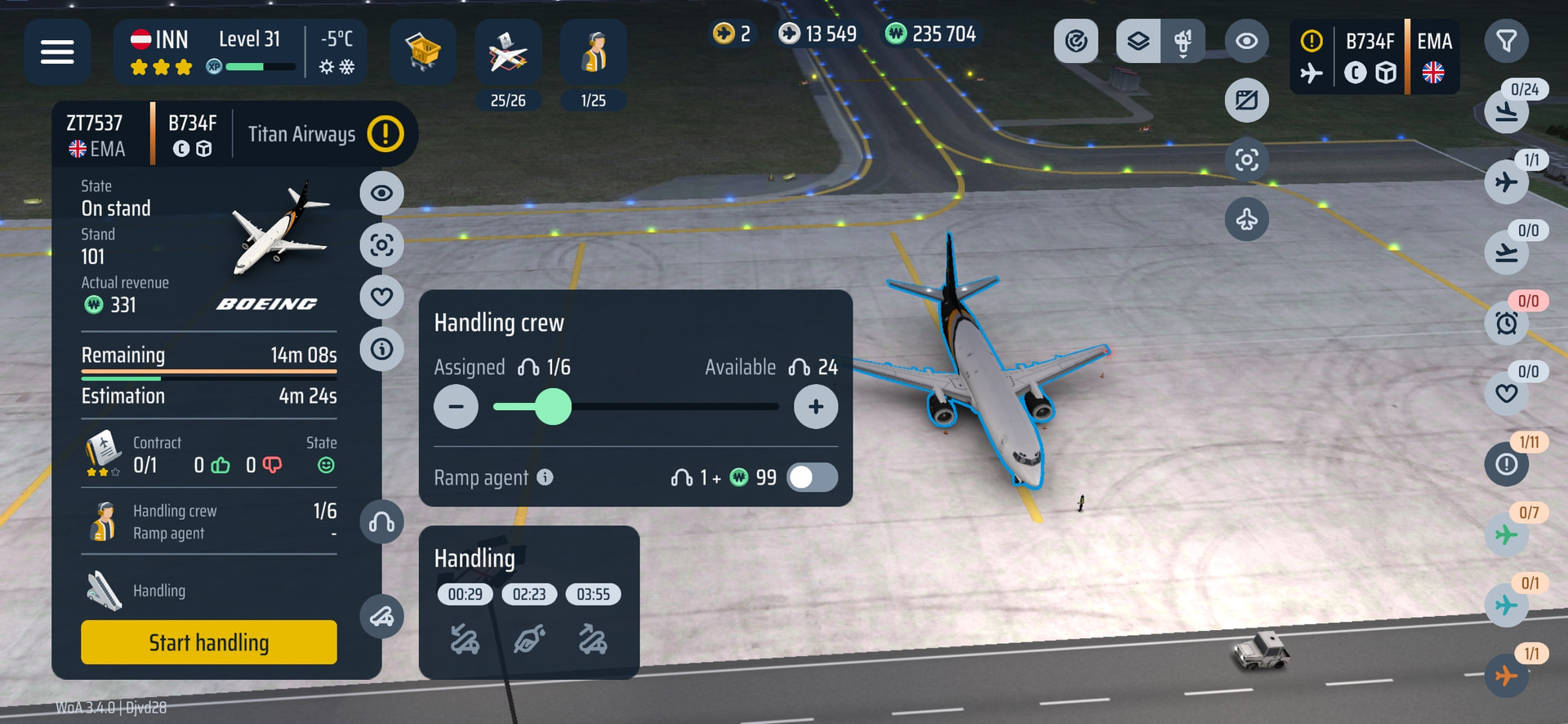Click the Ramp agent info icon
Image resolution: width=1568 pixels, height=724 pixels.
click(x=545, y=477)
